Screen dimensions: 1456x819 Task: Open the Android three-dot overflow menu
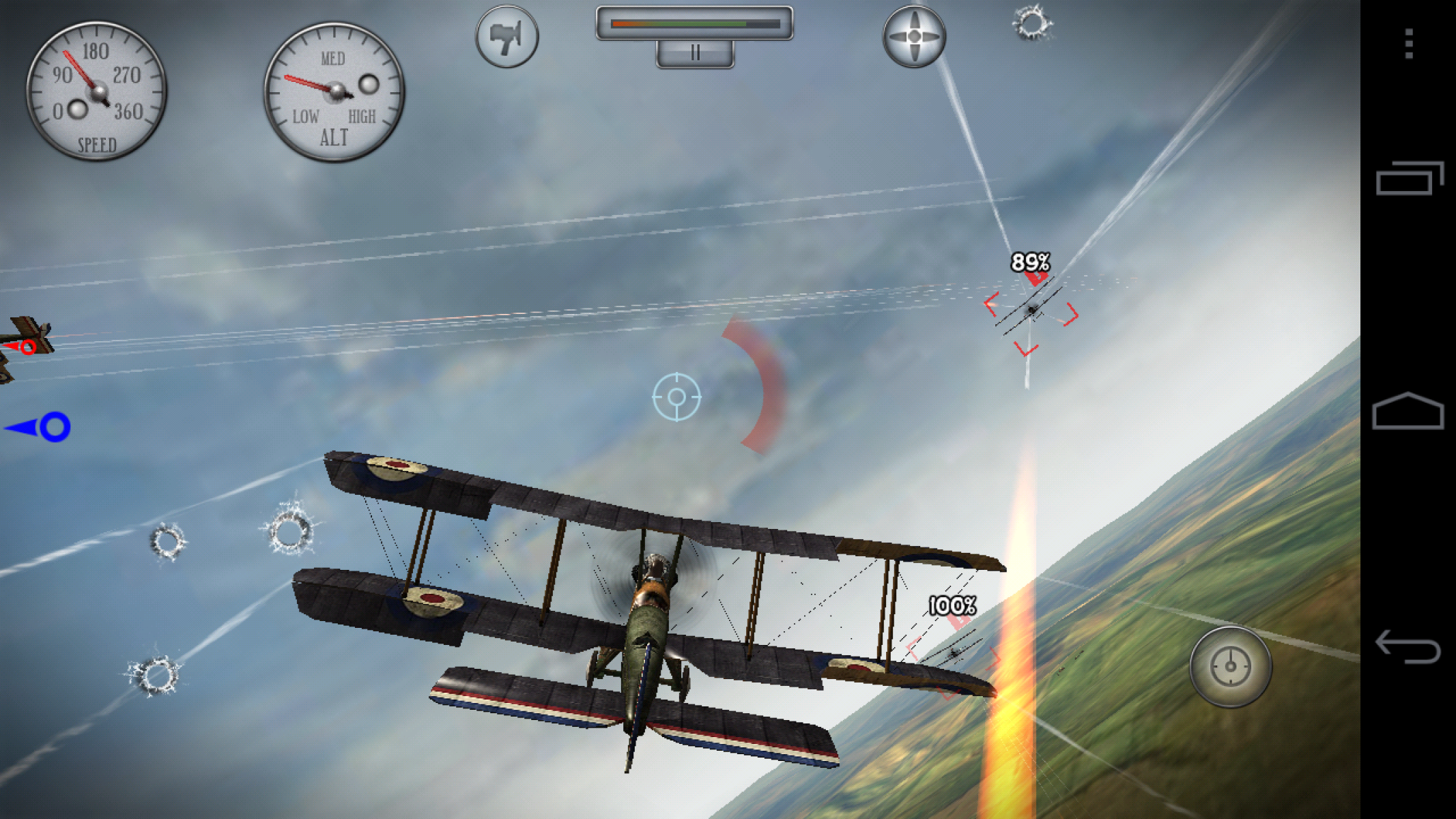coord(1409,44)
